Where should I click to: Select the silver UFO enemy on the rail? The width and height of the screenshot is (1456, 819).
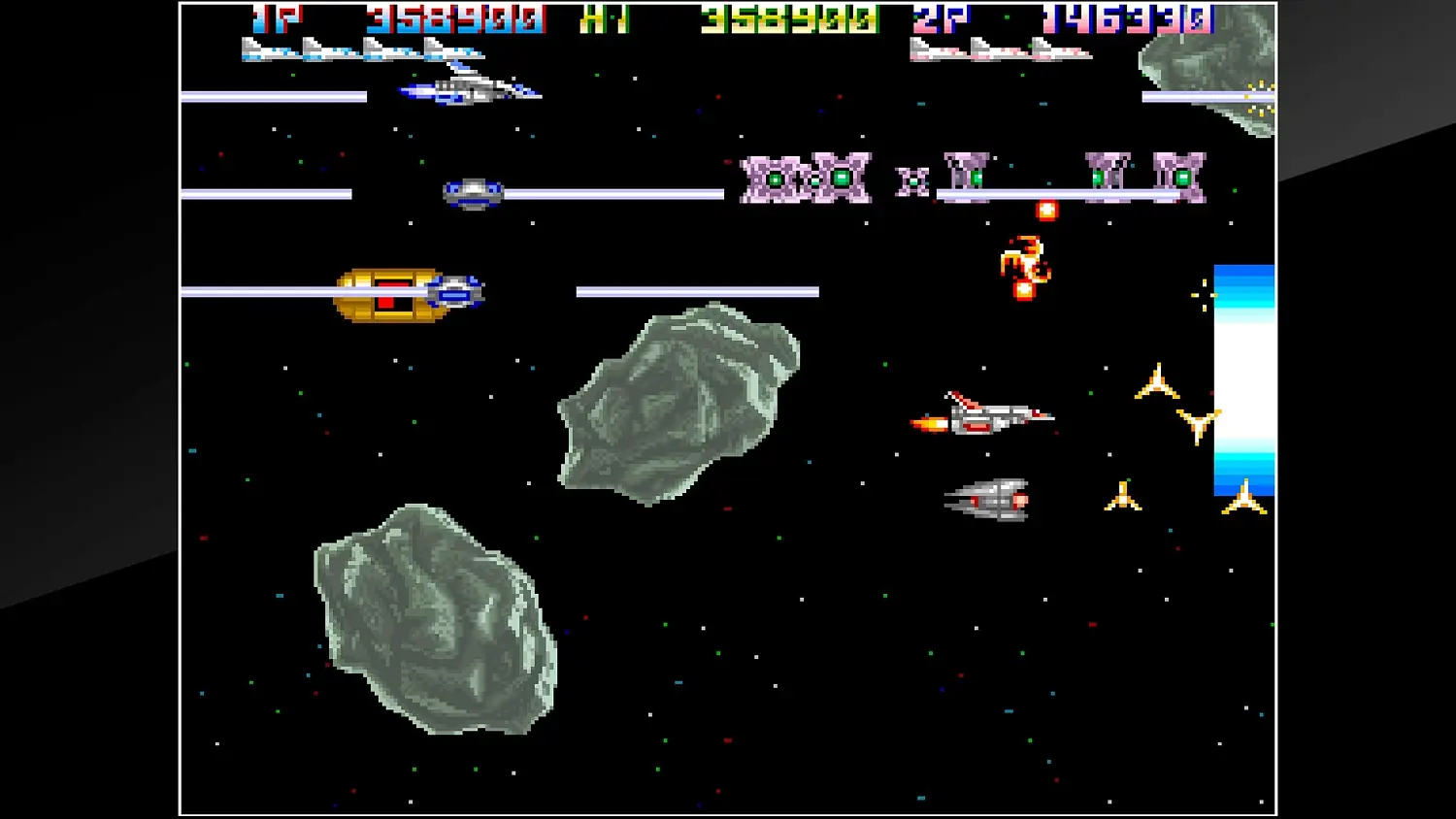pos(473,191)
